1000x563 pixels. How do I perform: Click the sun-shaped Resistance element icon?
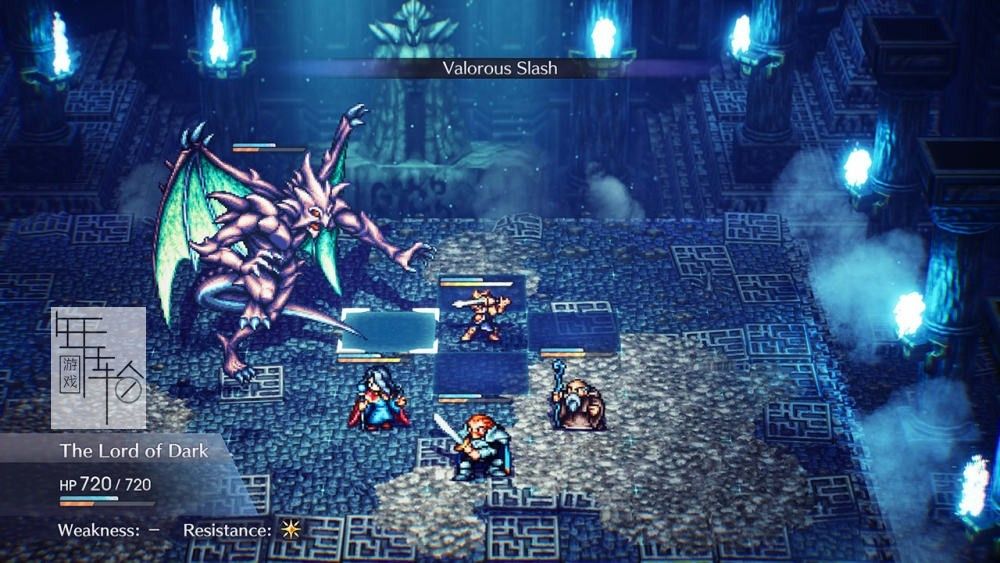click(290, 530)
